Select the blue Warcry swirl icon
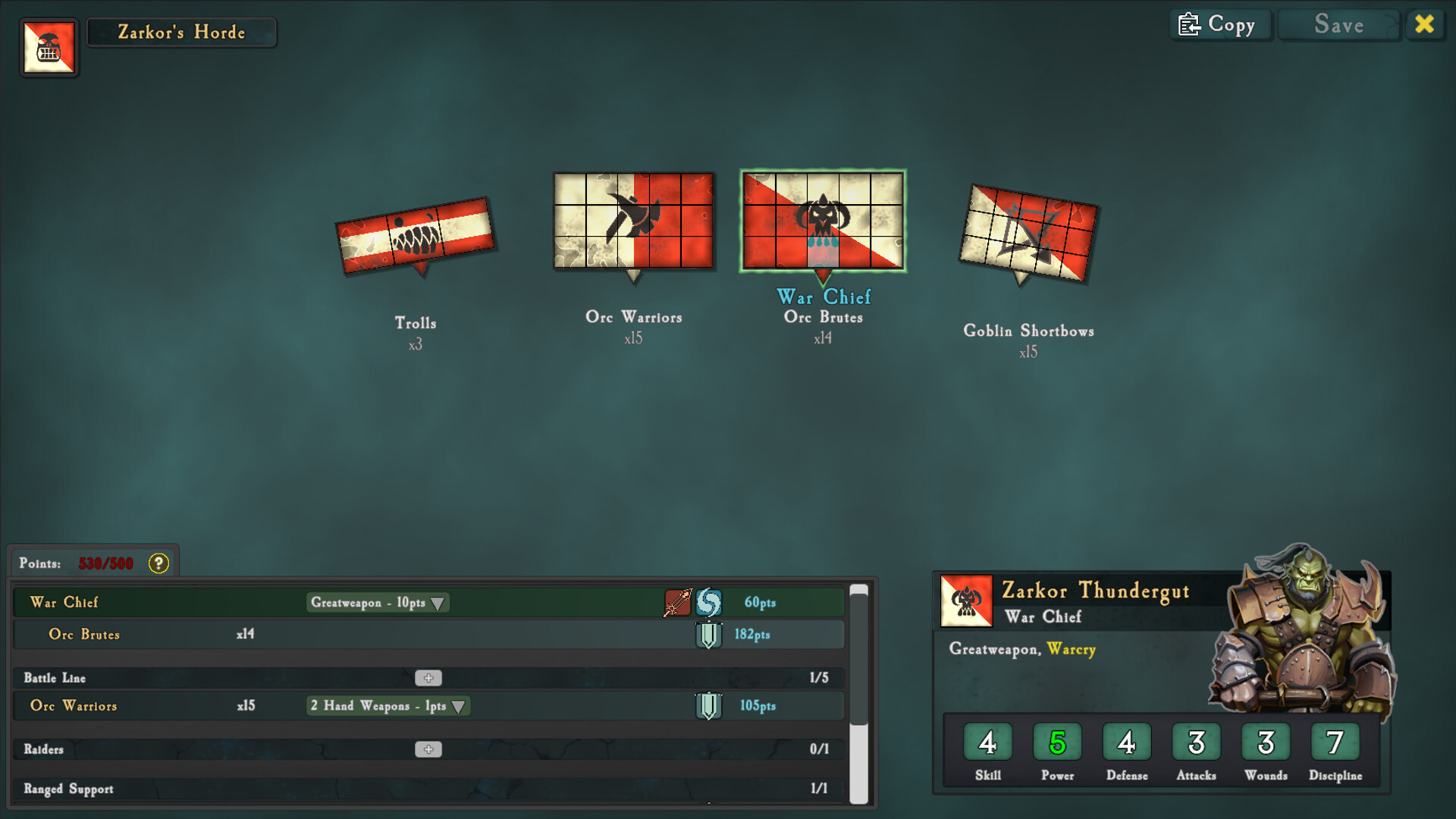 click(707, 602)
